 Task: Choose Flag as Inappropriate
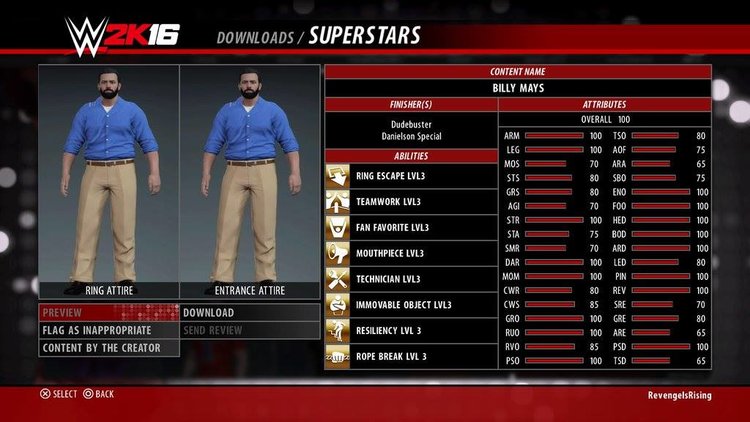pos(108,330)
